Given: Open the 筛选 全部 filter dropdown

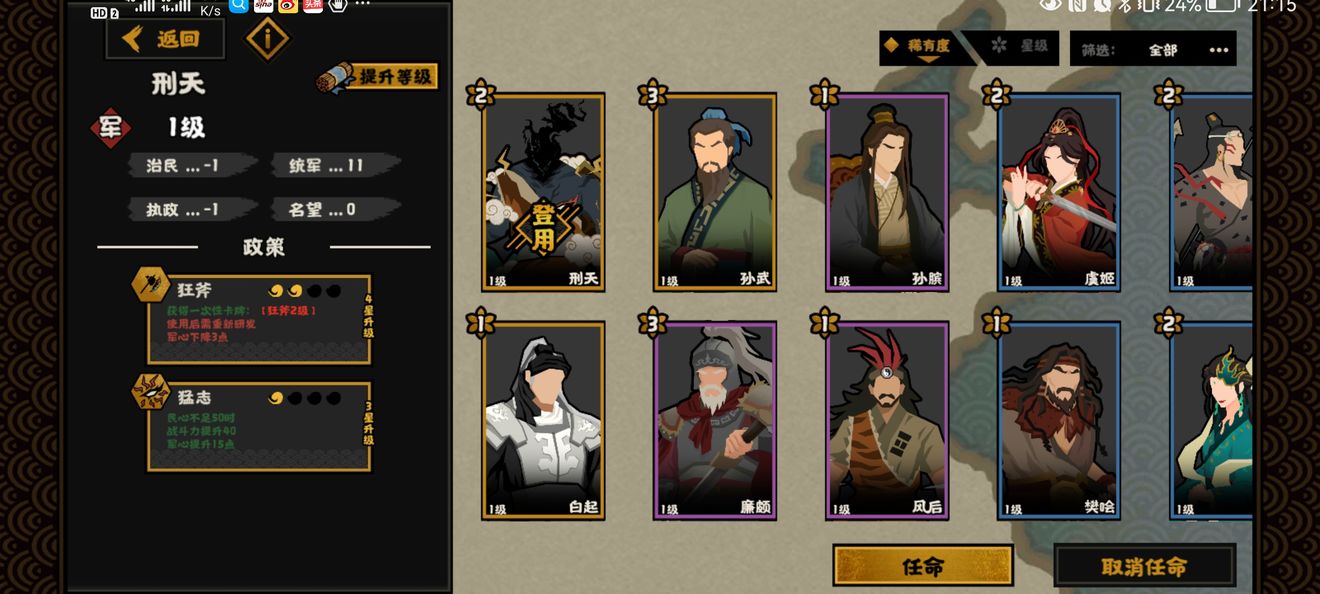Looking at the screenshot, I should (1152, 49).
